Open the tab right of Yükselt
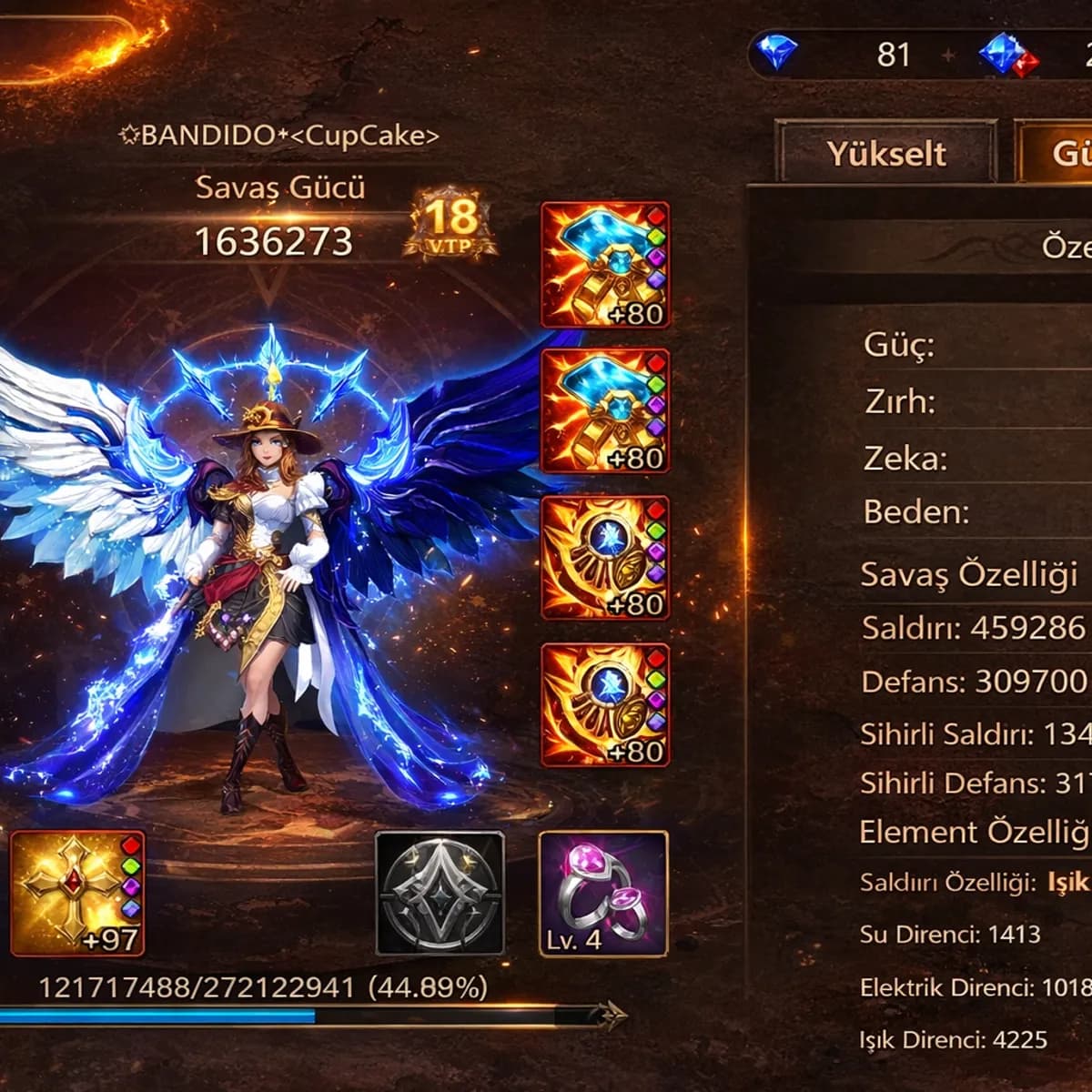 click(x=1056, y=153)
